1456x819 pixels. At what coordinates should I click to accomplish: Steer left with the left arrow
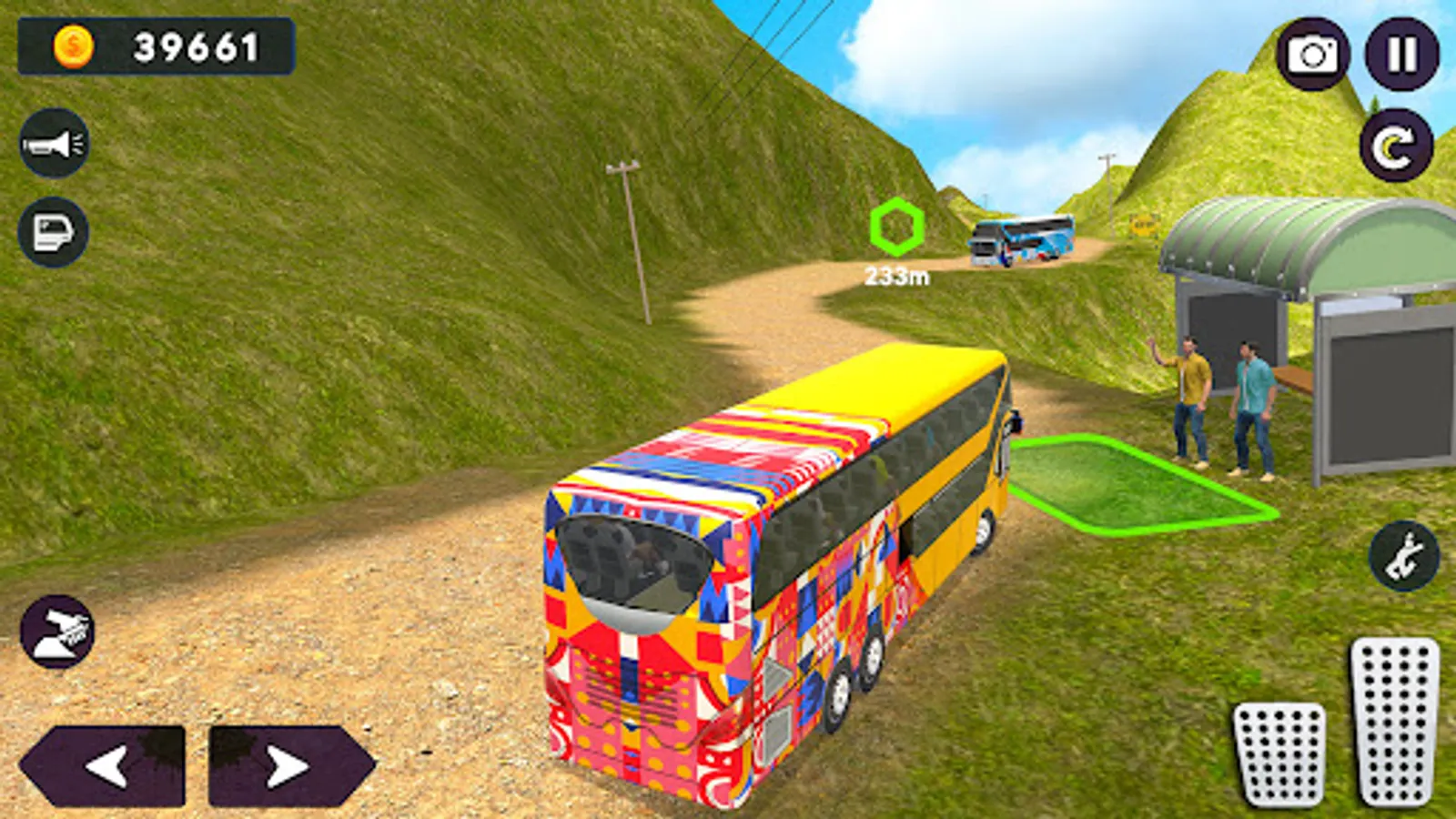(x=105, y=764)
